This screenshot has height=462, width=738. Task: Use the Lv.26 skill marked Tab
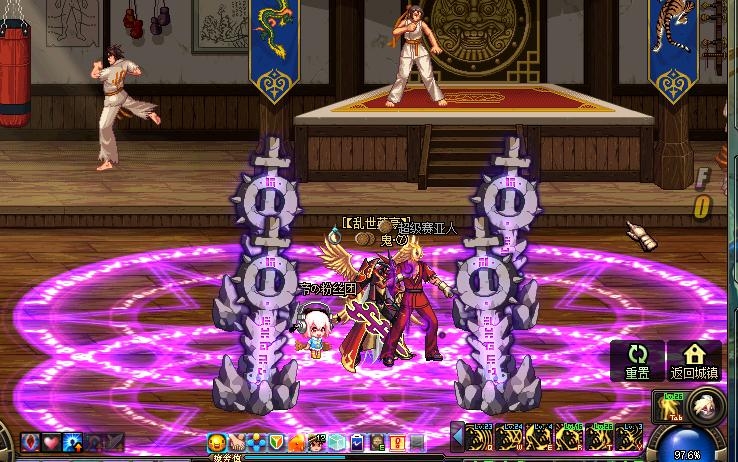[668, 408]
